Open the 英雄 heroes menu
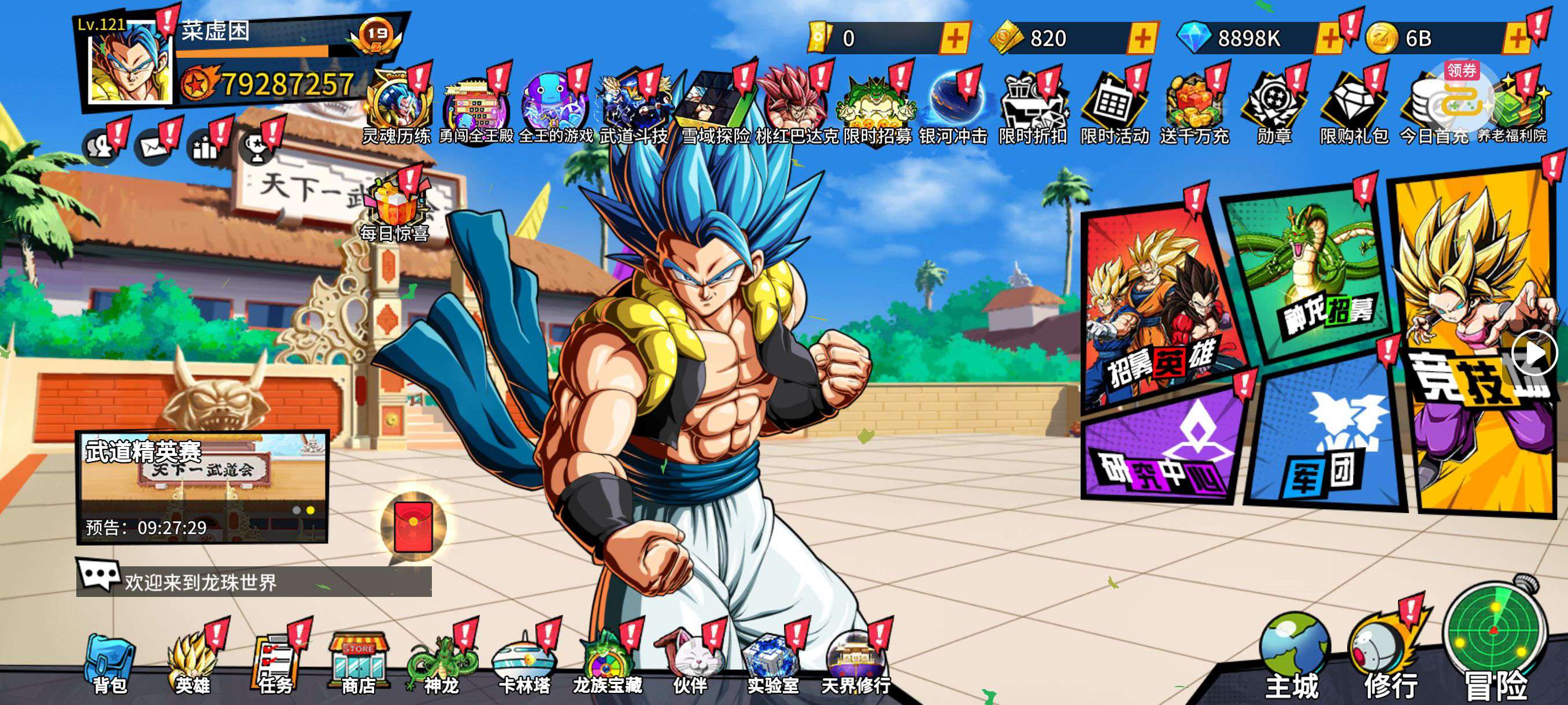The height and width of the screenshot is (705, 1568). click(193, 664)
